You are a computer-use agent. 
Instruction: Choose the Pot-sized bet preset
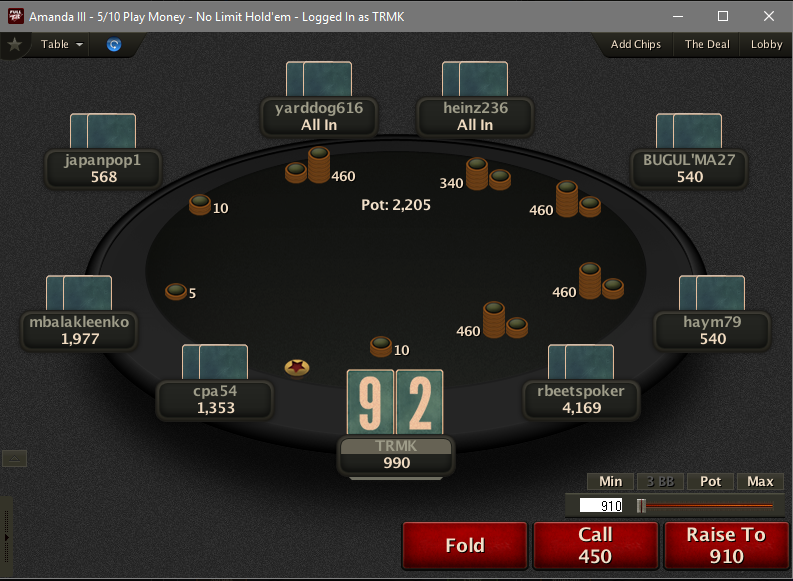[710, 481]
